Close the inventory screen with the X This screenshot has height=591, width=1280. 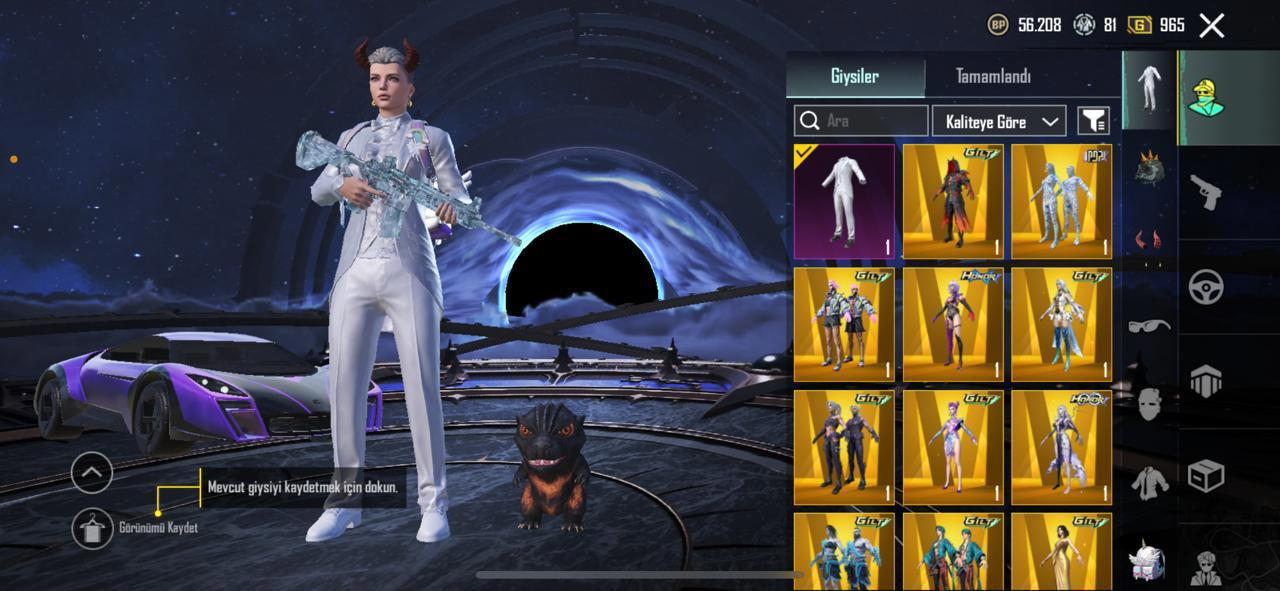click(x=1212, y=26)
